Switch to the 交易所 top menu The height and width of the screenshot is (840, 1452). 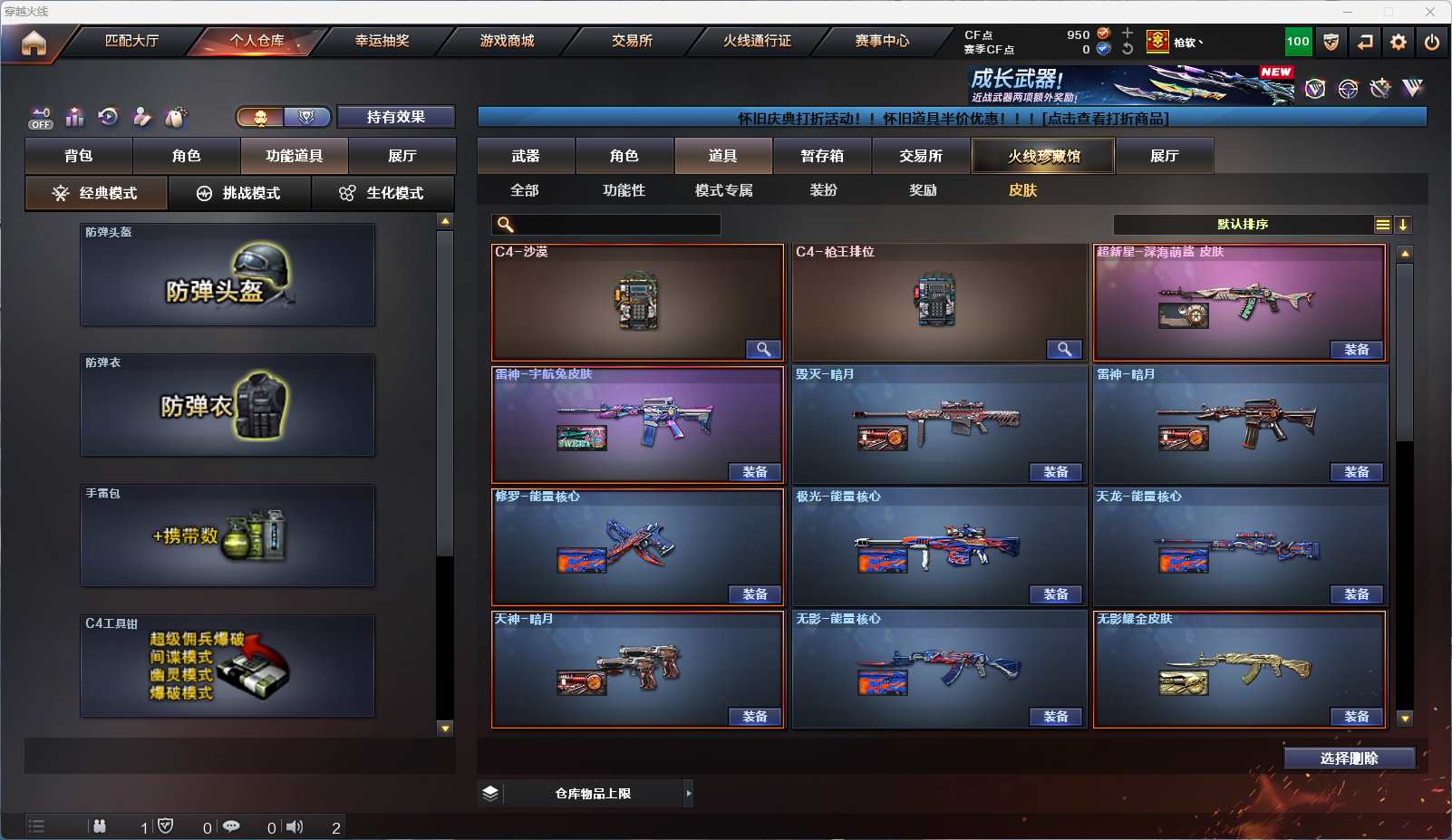coord(632,41)
